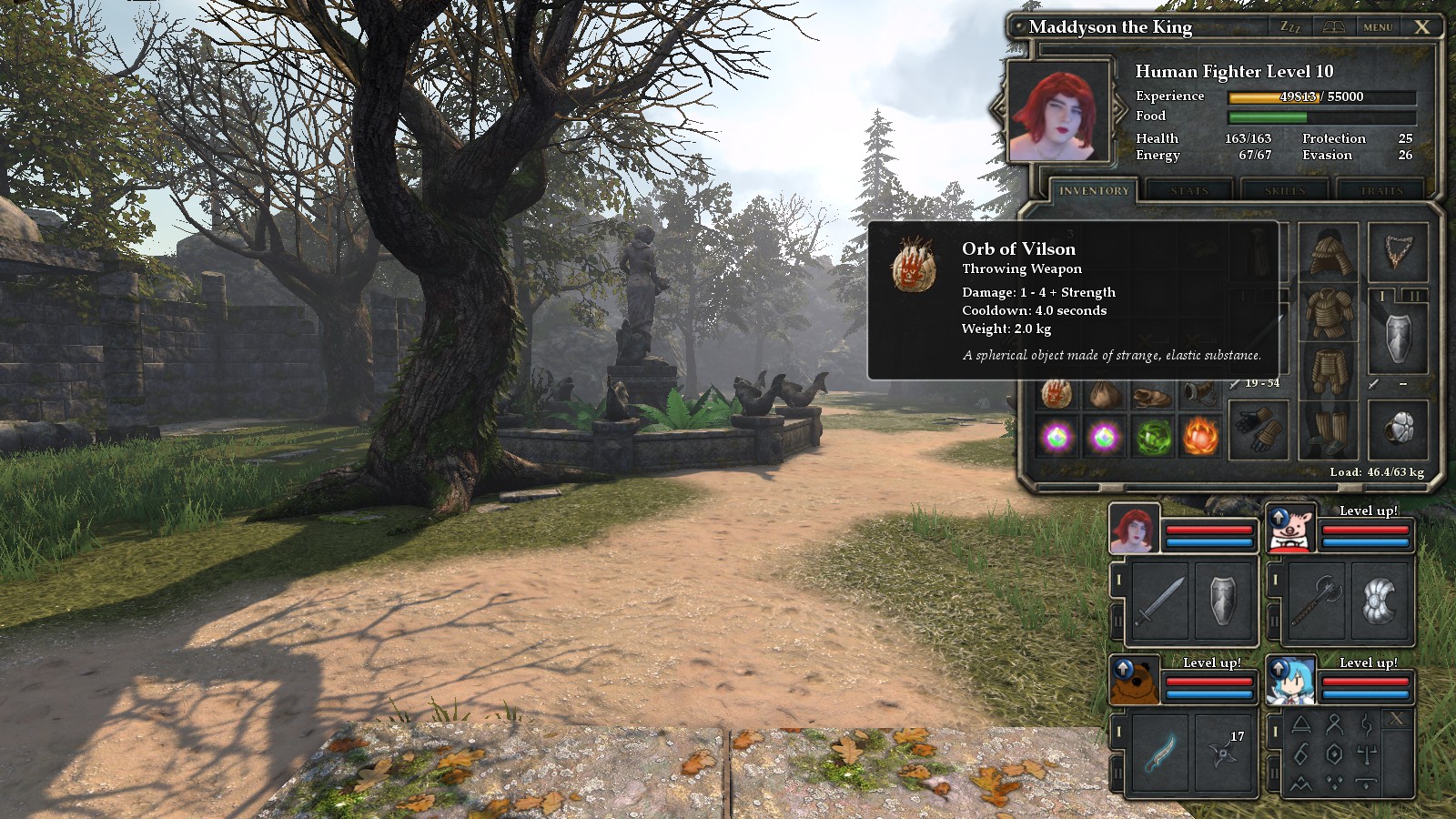Image resolution: width=1456 pixels, height=819 pixels.
Task: Use the bear champion's glowing dagger
Action: [x=1160, y=753]
